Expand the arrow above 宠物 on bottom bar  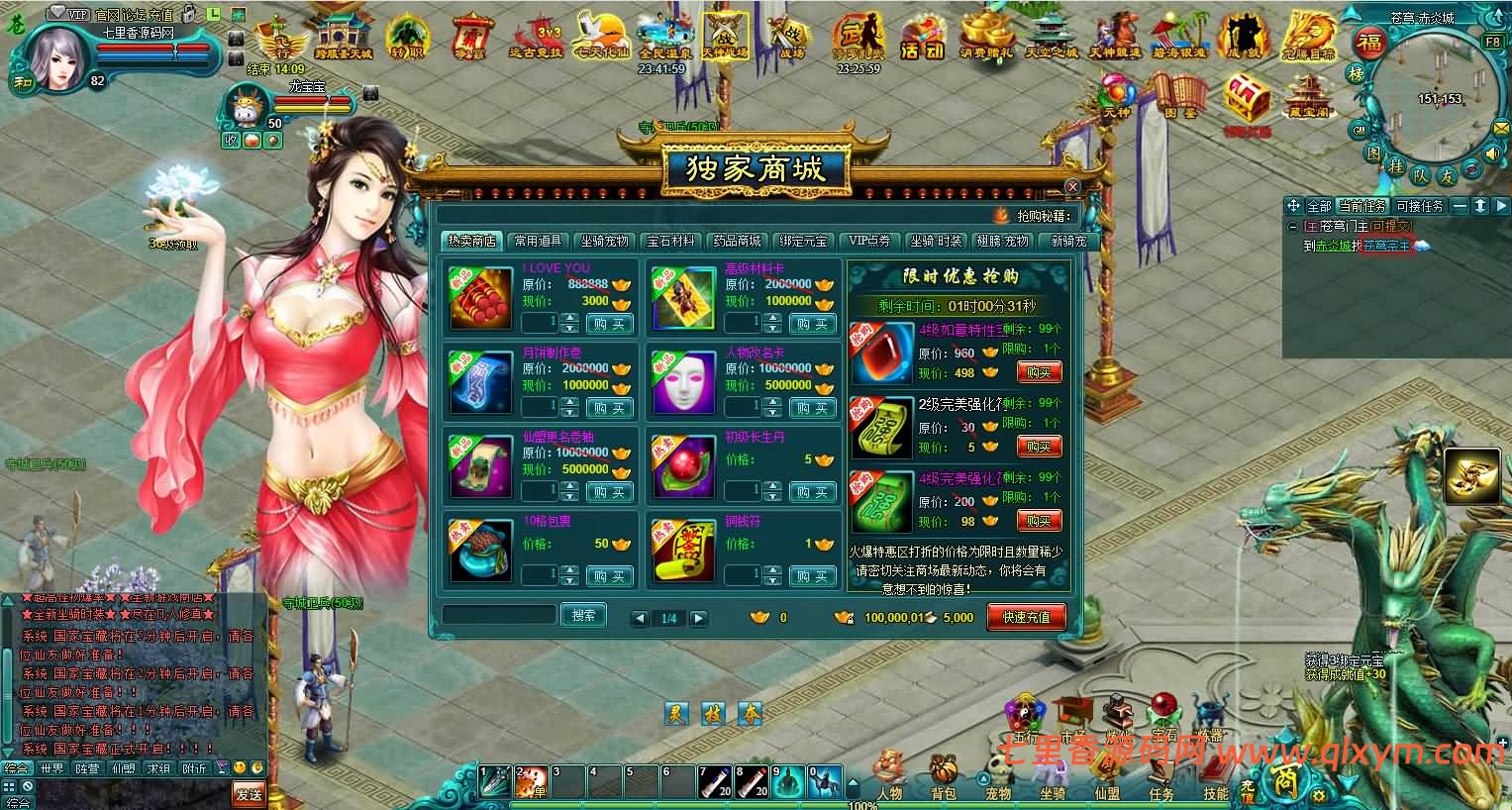pyautogui.click(x=982, y=777)
